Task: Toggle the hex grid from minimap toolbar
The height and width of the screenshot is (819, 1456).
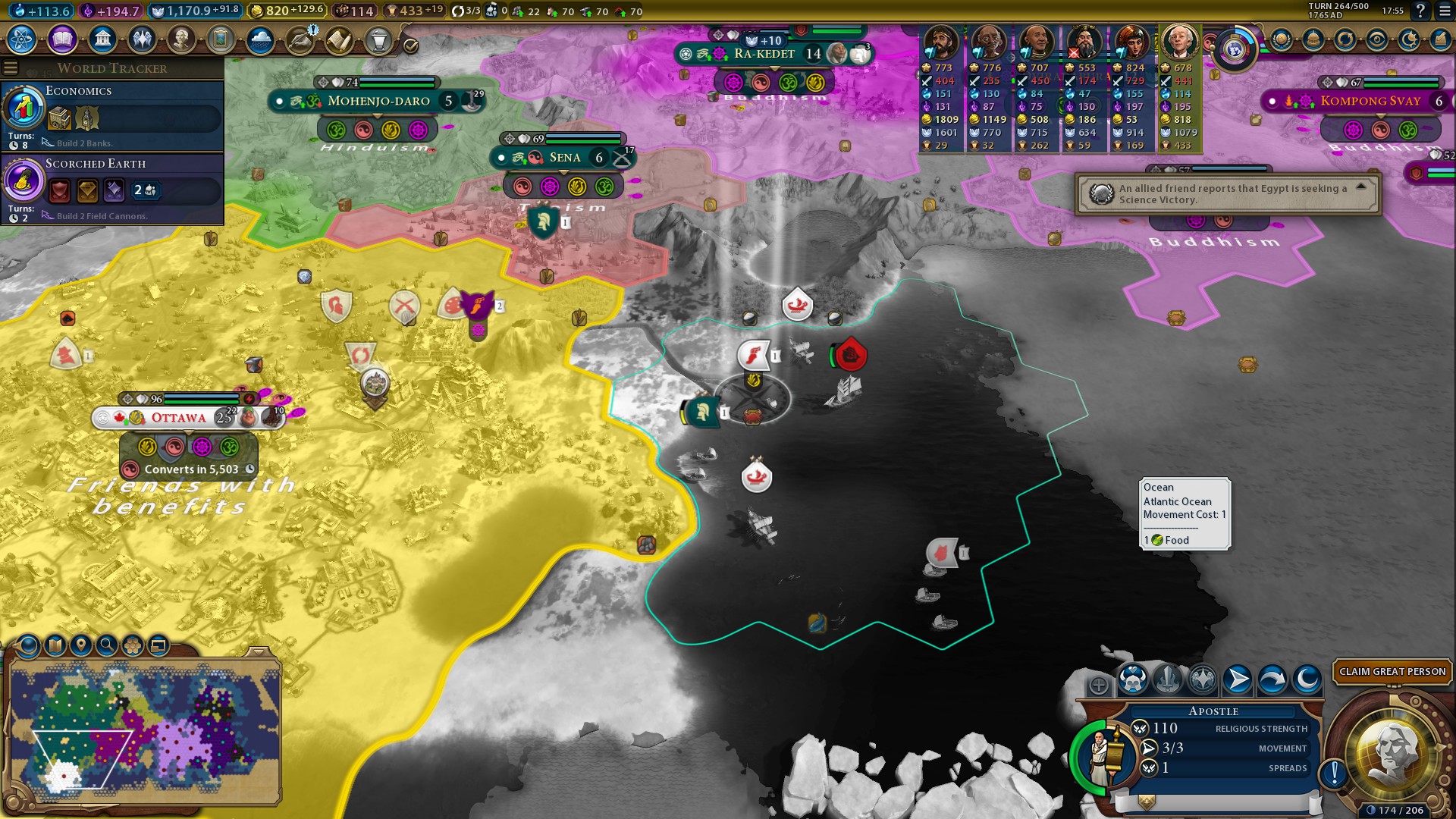Action: point(133,645)
